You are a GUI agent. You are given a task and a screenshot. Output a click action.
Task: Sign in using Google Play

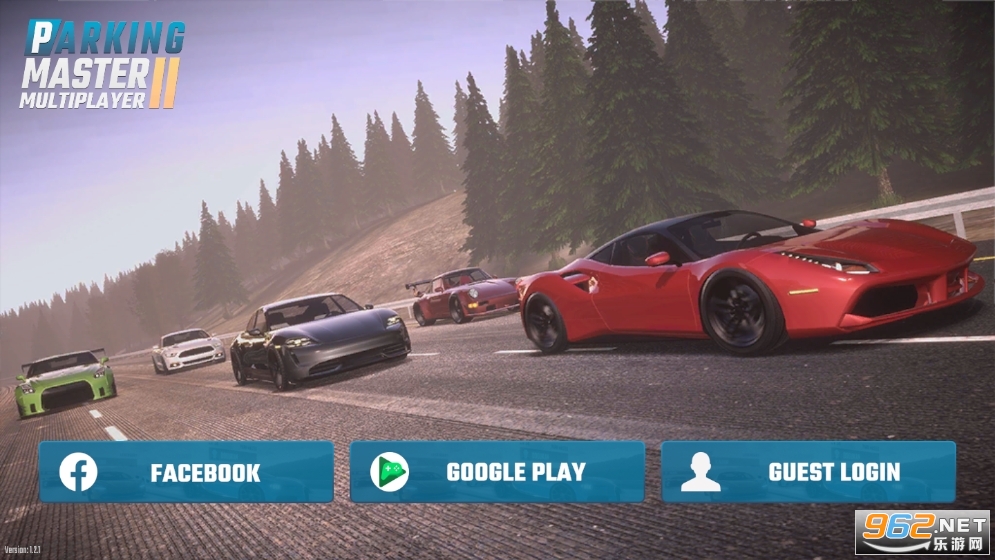pos(497,472)
